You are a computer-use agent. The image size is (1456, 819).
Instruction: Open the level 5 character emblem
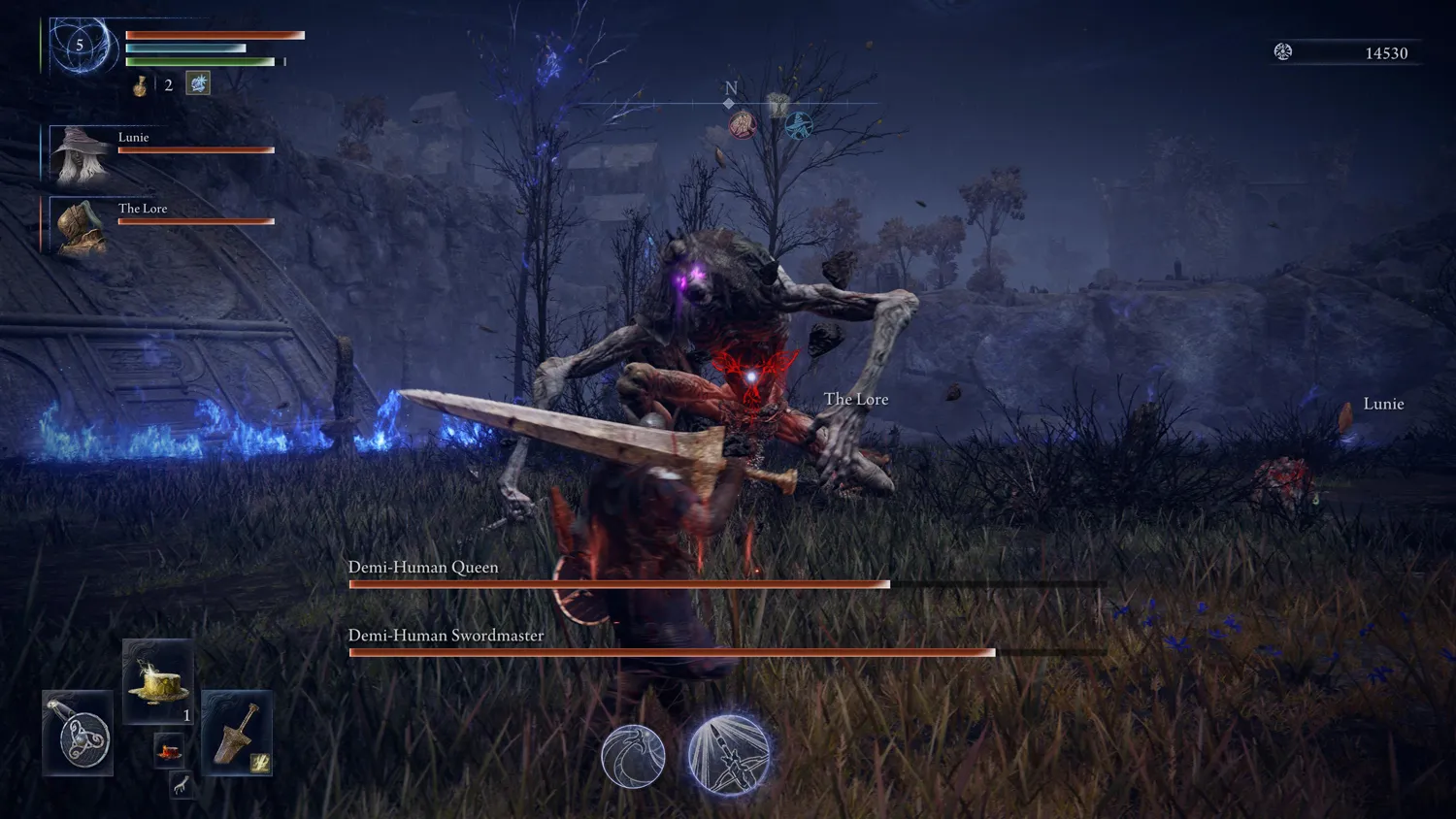(81, 46)
